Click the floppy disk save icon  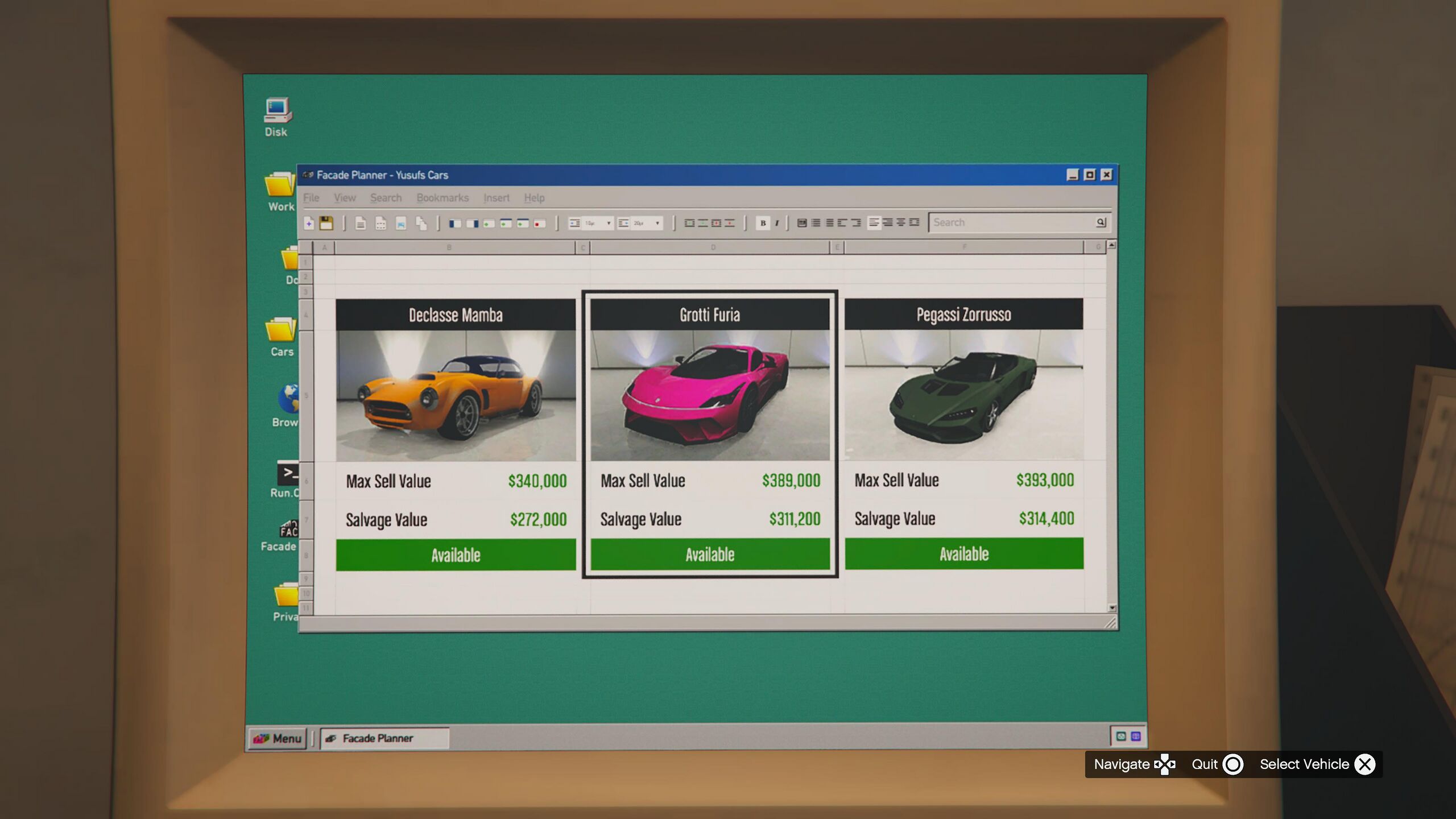[x=326, y=223]
